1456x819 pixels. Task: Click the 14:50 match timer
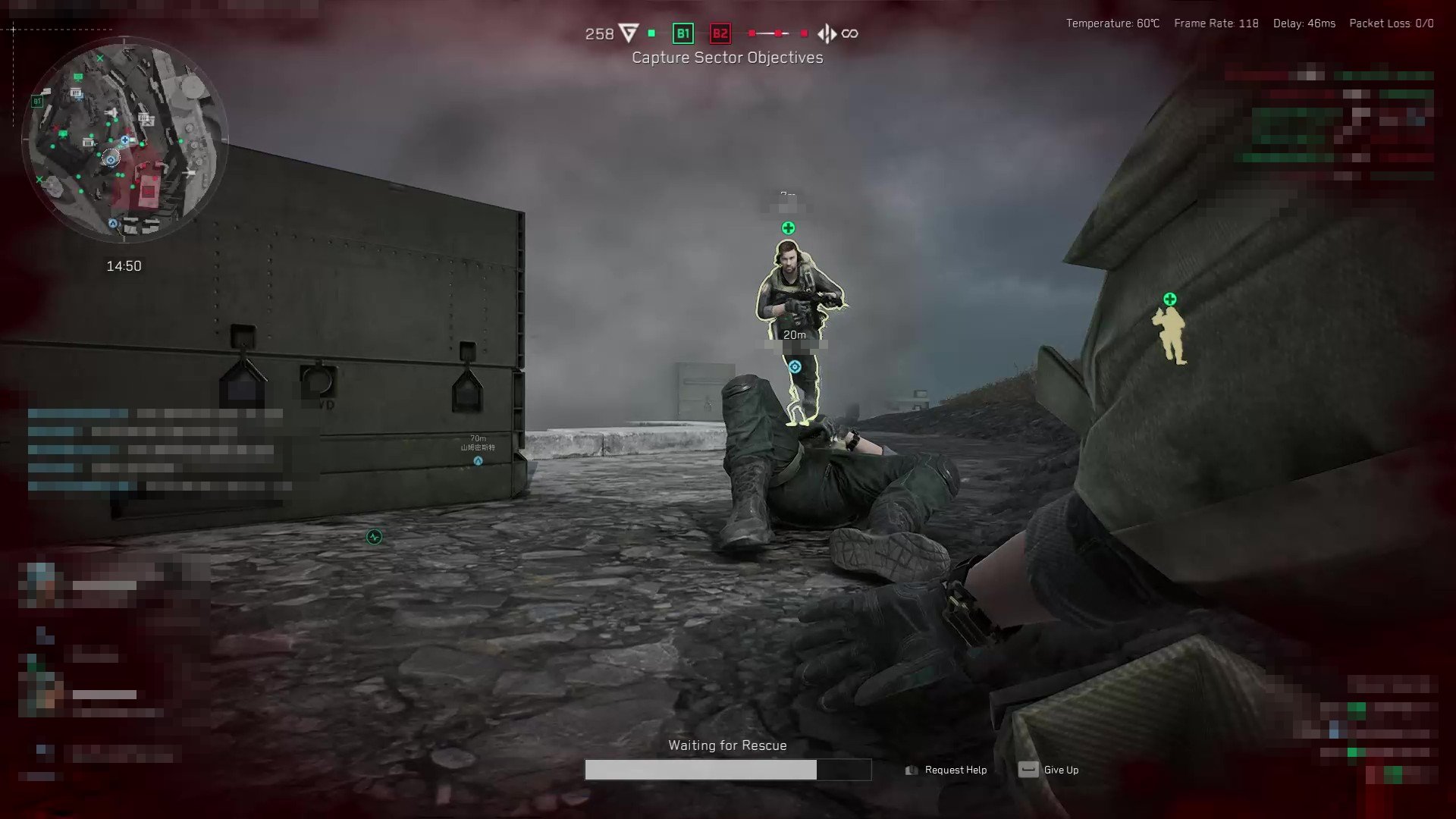(x=124, y=266)
